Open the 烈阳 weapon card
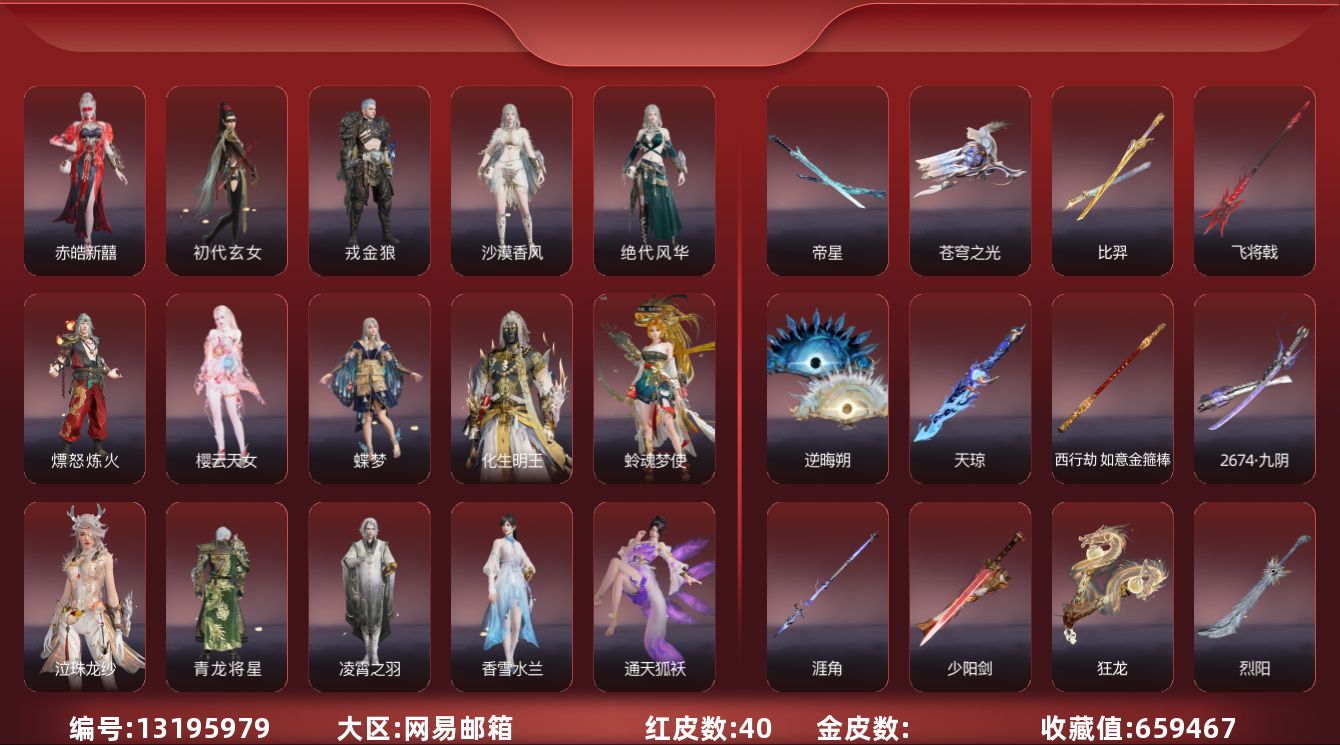The width and height of the screenshot is (1340, 745). tap(1255, 596)
